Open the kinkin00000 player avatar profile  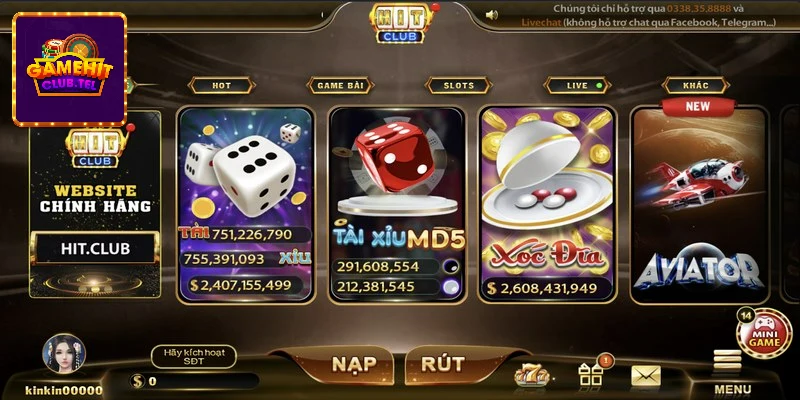[x=64, y=355]
